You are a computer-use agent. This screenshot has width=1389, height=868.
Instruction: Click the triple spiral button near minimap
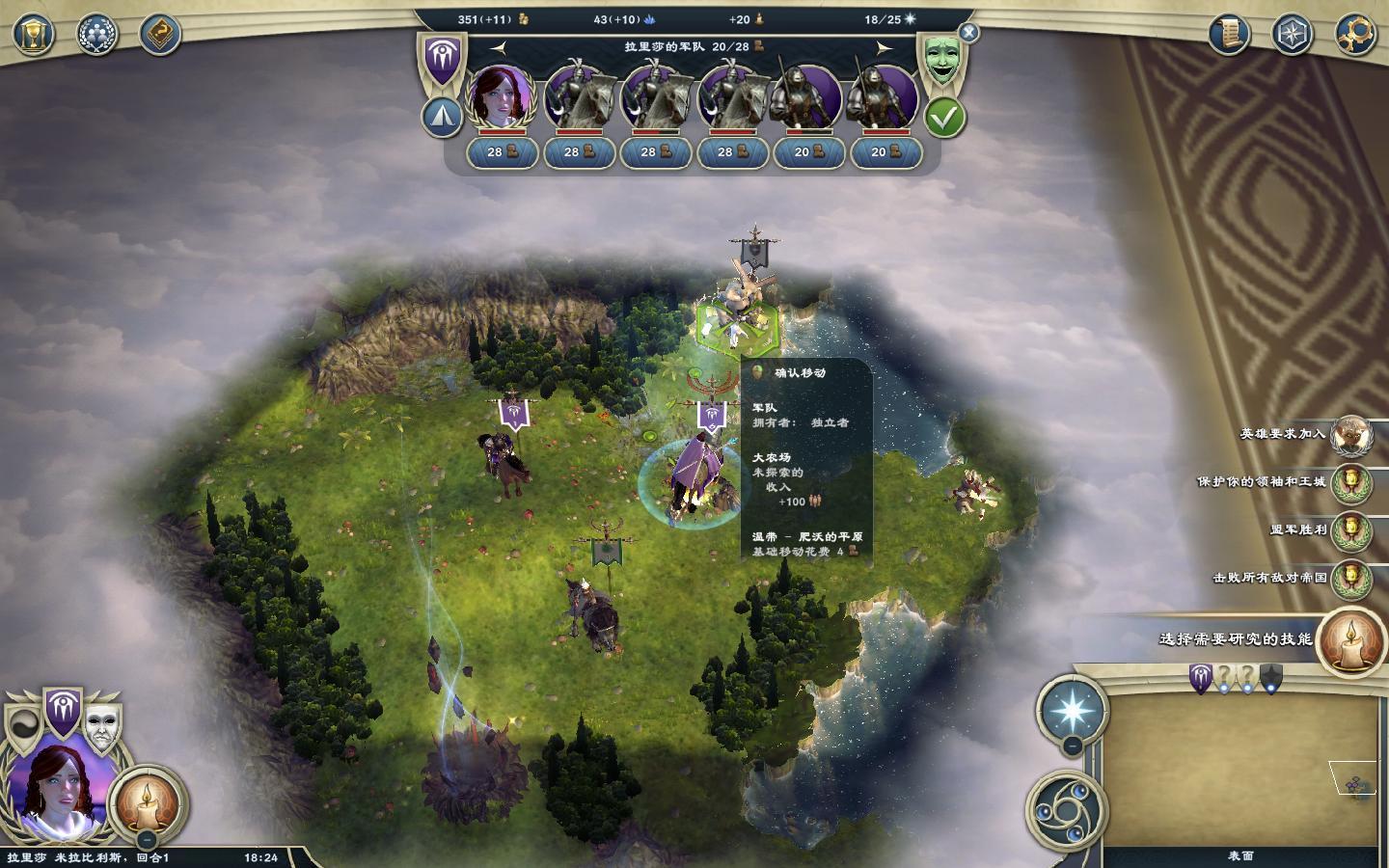tap(1061, 811)
